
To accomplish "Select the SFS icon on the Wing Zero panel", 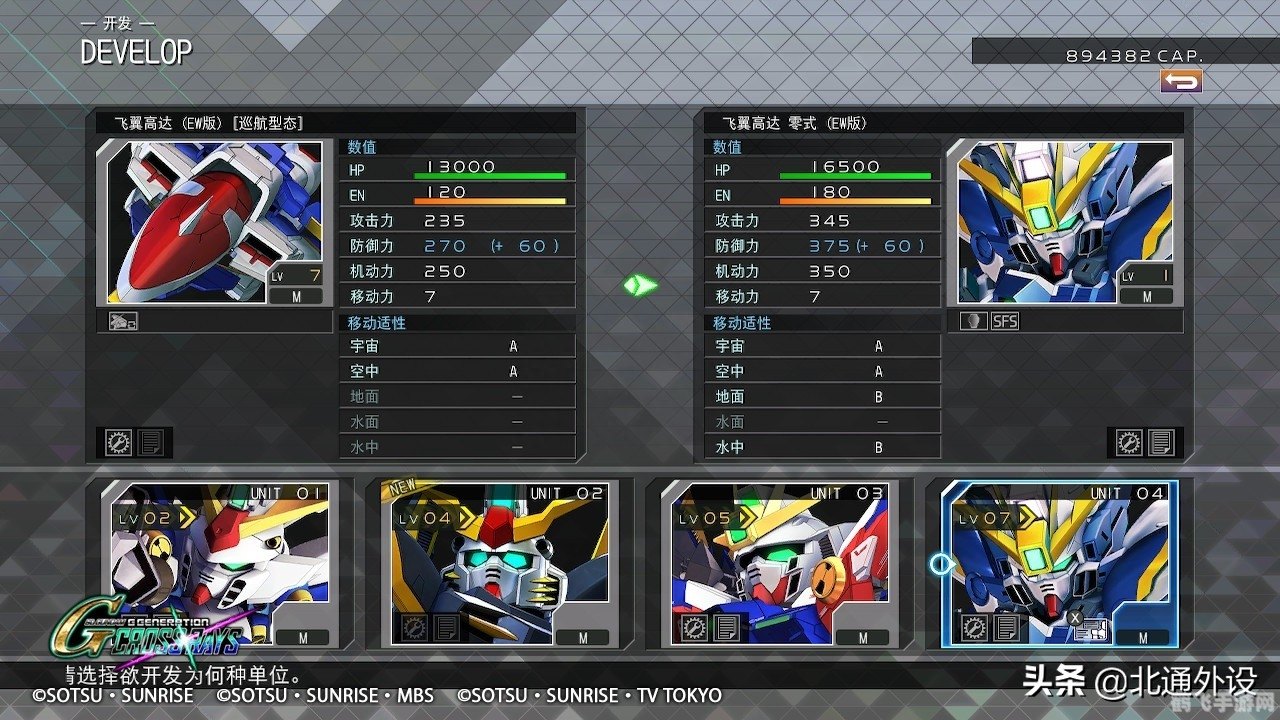I will click(1005, 321).
